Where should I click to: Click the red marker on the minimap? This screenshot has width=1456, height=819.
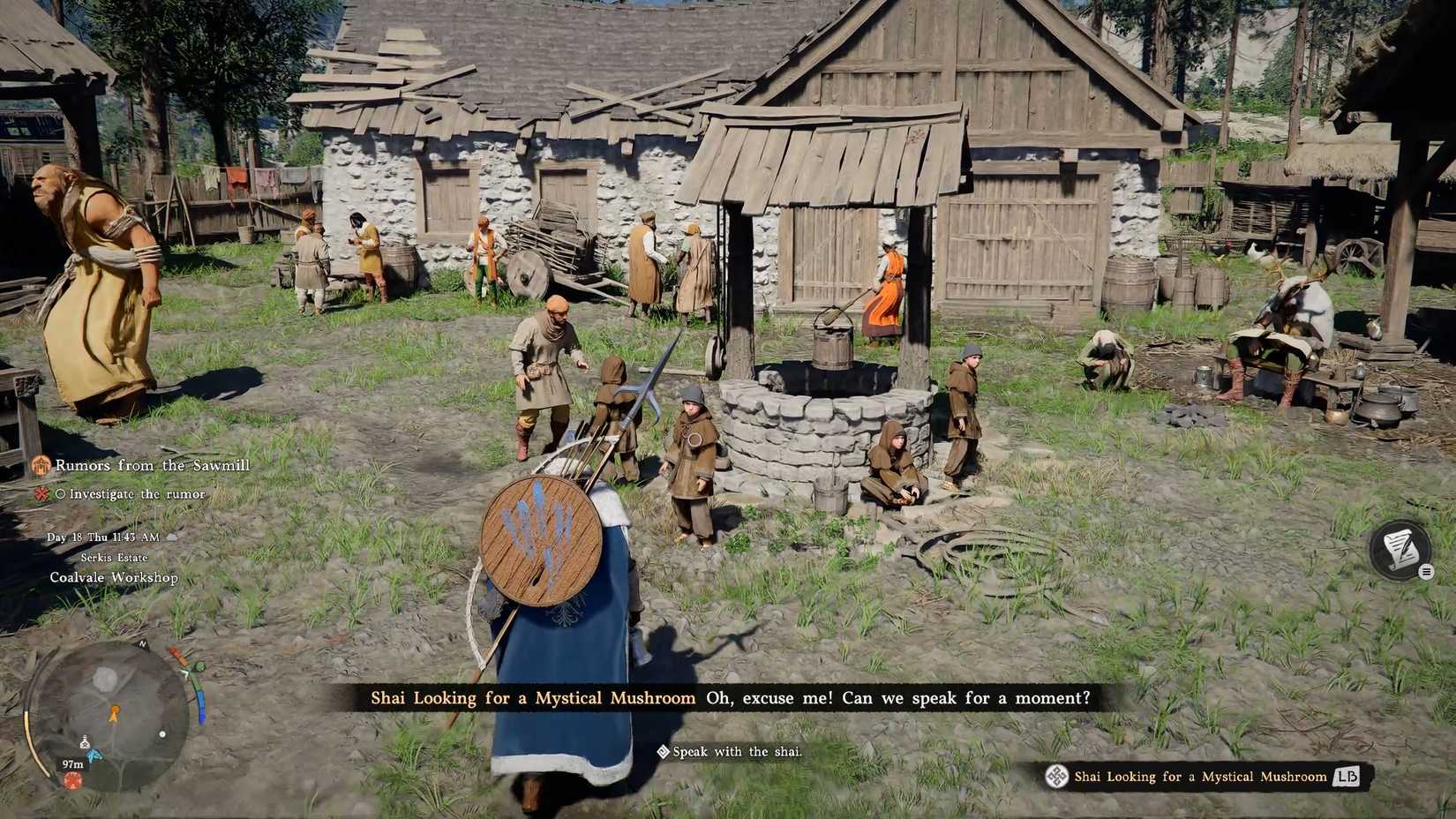(73, 780)
